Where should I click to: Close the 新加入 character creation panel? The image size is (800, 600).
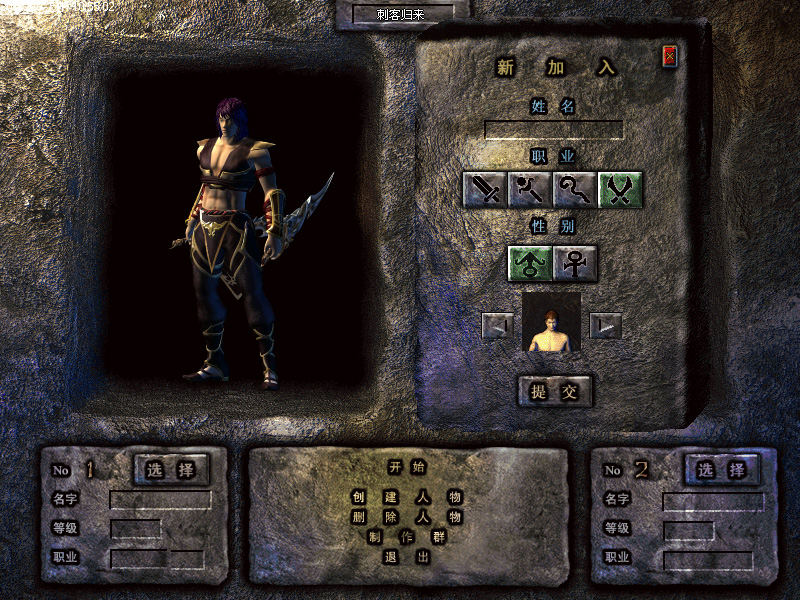(x=670, y=56)
